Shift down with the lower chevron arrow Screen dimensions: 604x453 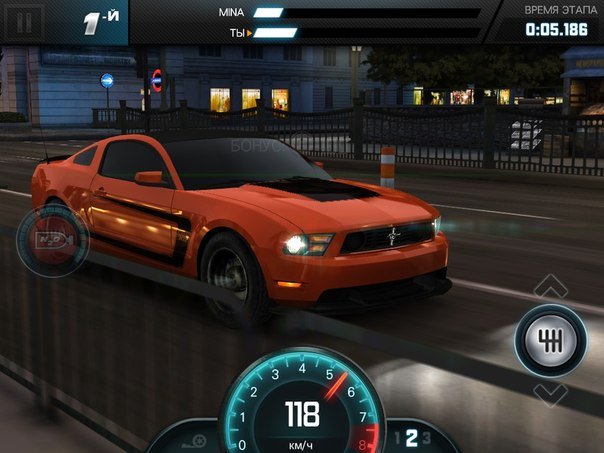tap(550, 392)
